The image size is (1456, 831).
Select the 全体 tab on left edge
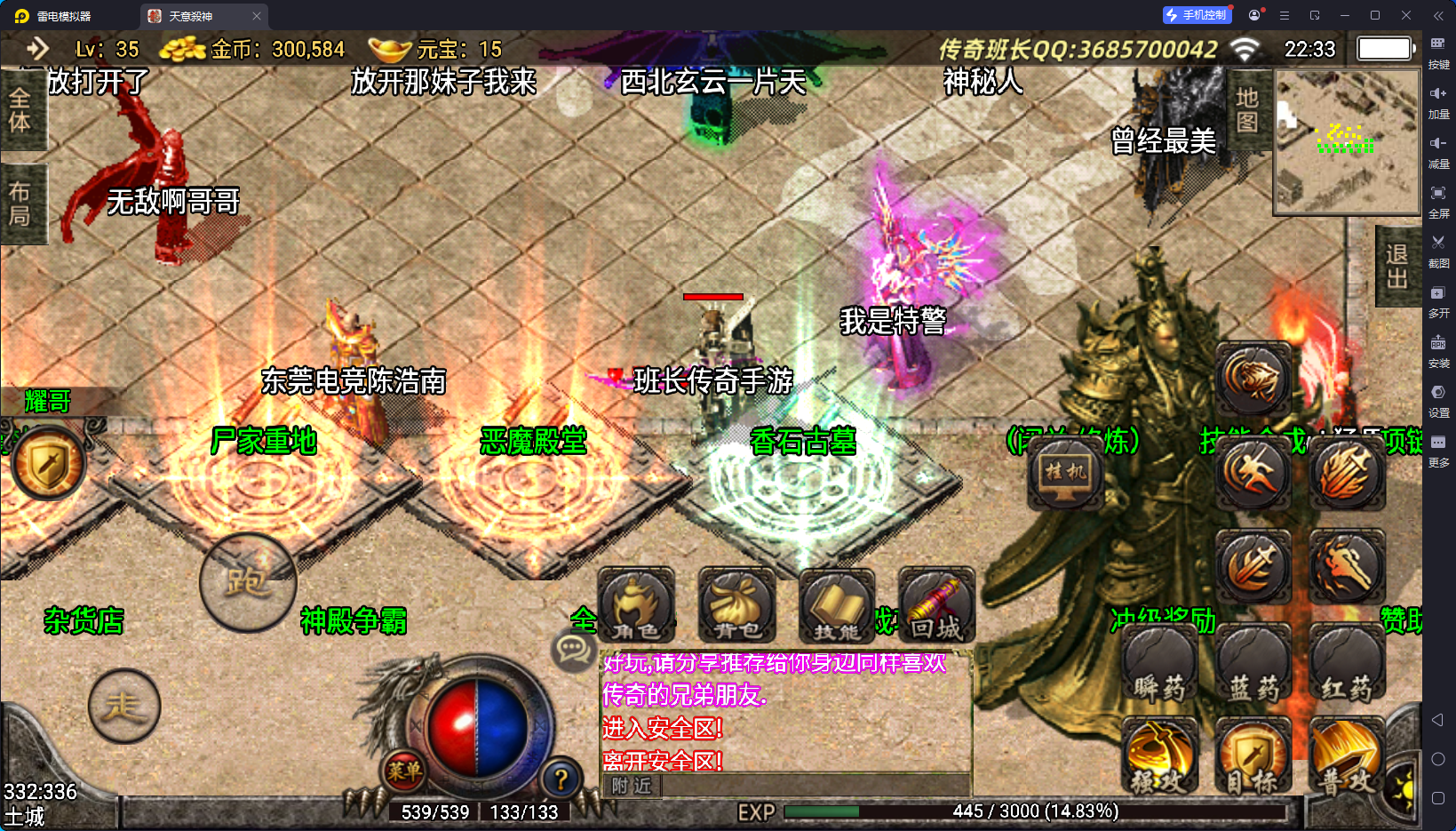click(x=20, y=109)
